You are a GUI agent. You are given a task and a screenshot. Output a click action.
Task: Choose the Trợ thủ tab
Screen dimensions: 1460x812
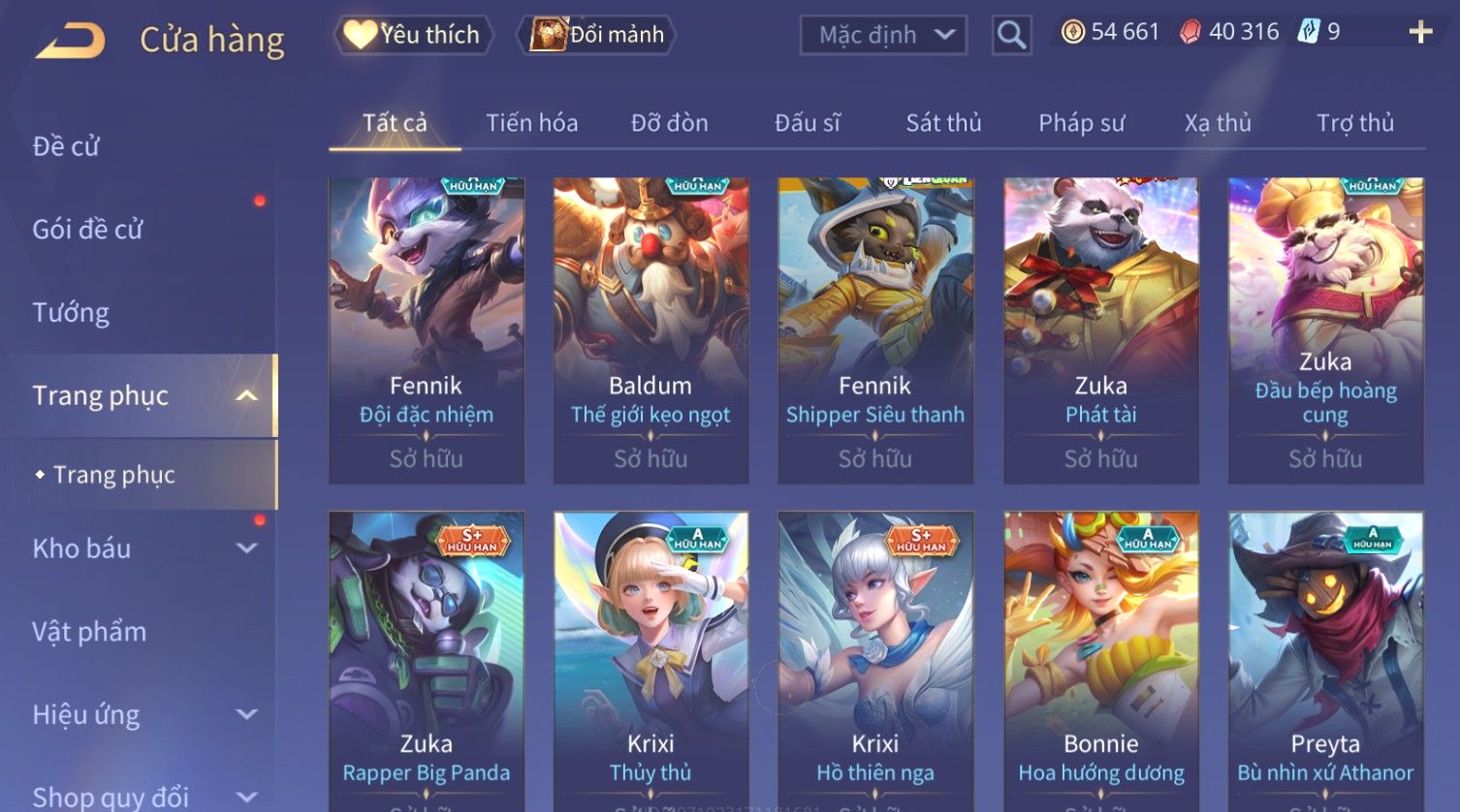[x=1354, y=123]
